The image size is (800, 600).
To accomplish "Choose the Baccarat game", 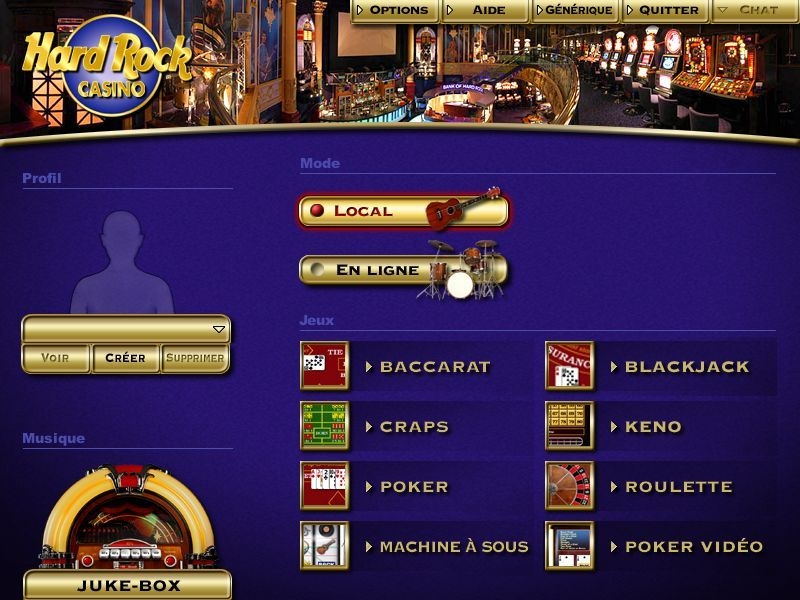I will pos(434,367).
